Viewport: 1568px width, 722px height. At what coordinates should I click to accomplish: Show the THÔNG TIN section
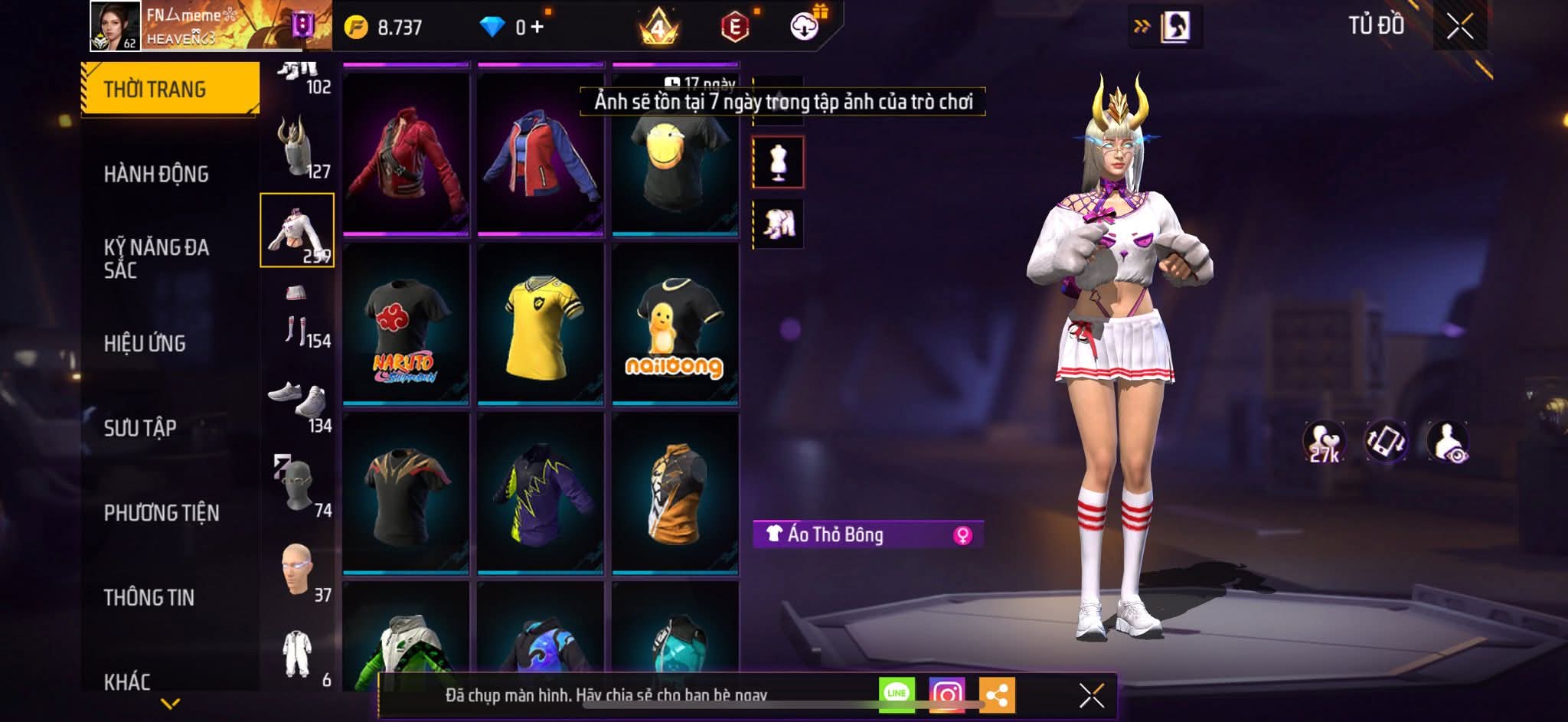(149, 597)
